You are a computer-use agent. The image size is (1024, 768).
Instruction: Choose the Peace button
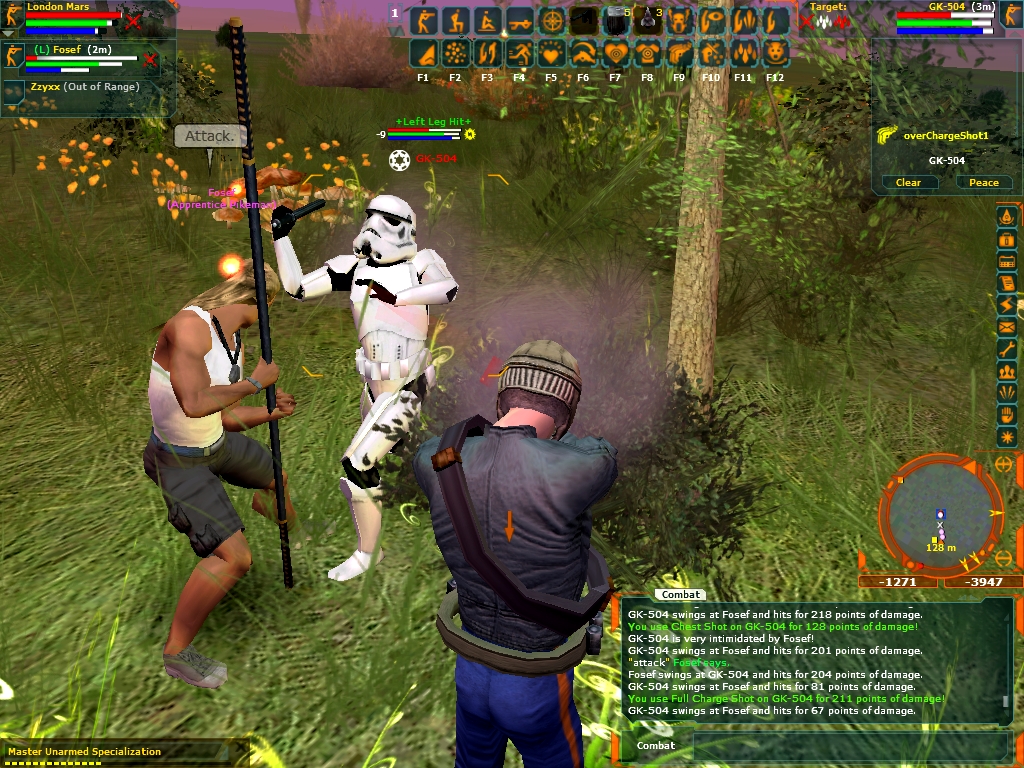point(983,182)
